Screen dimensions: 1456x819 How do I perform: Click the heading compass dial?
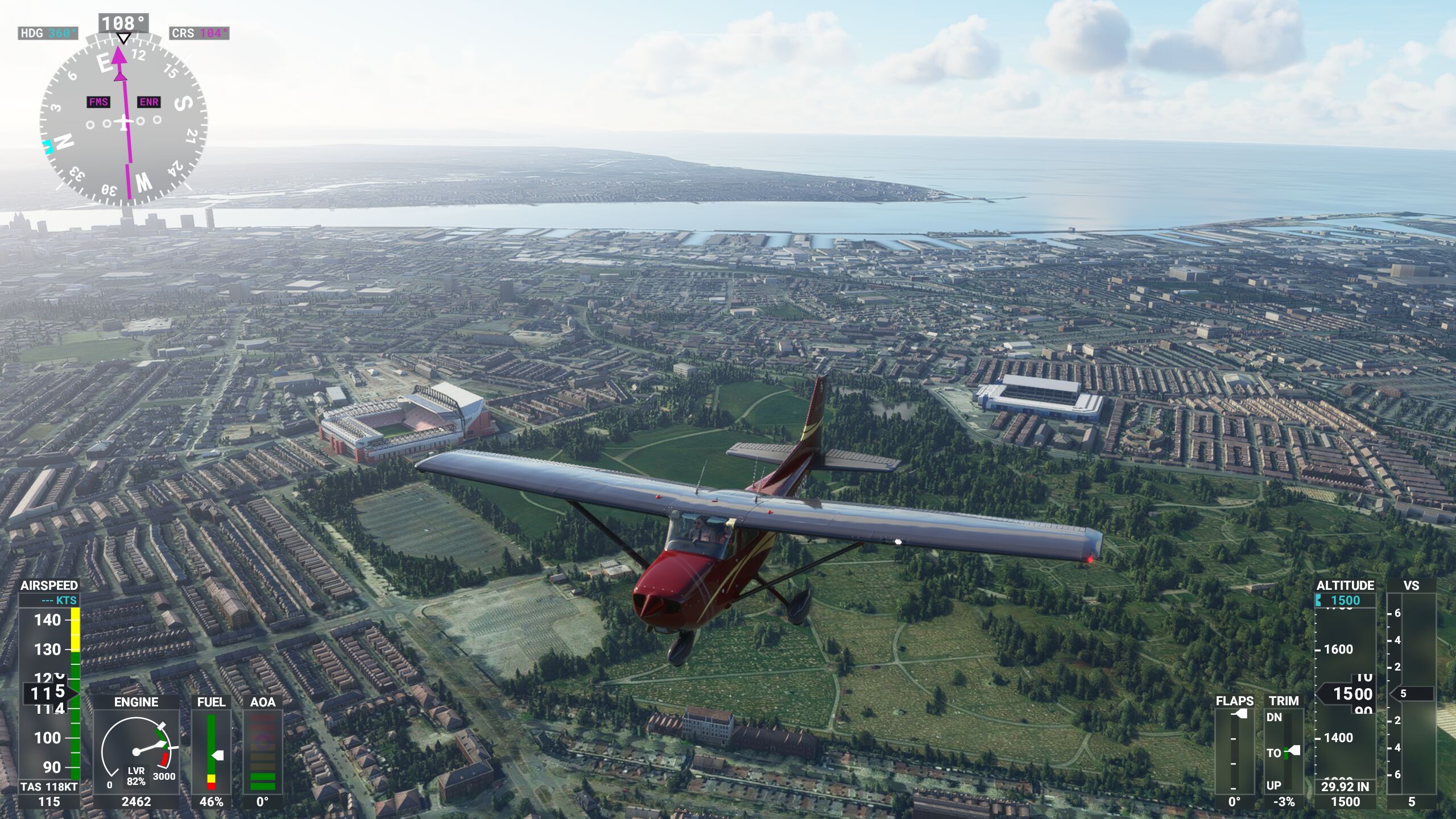123,121
